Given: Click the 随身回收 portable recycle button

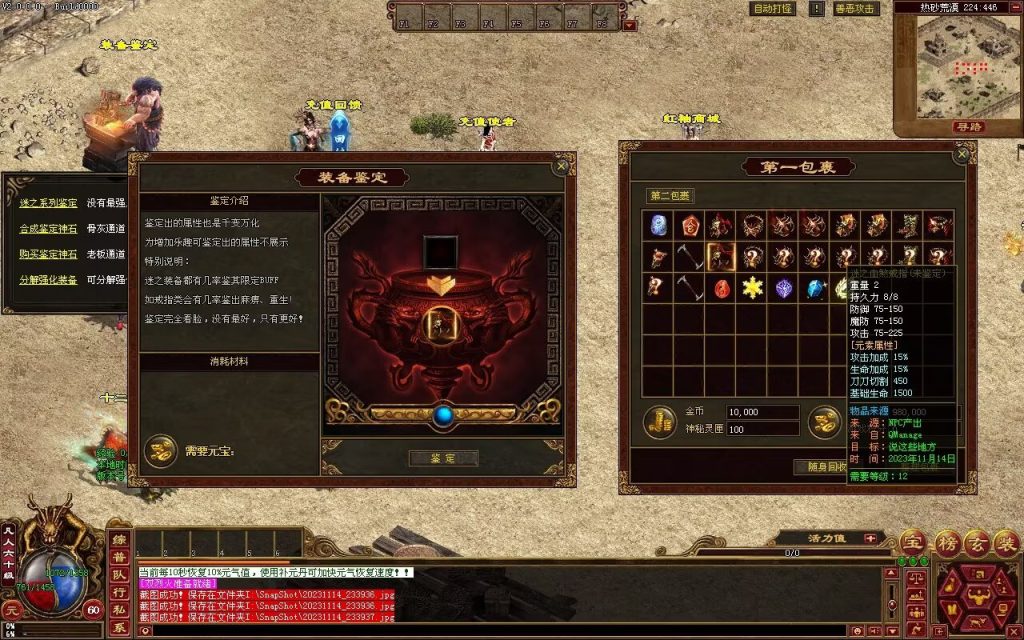Looking at the screenshot, I should pos(820,467).
